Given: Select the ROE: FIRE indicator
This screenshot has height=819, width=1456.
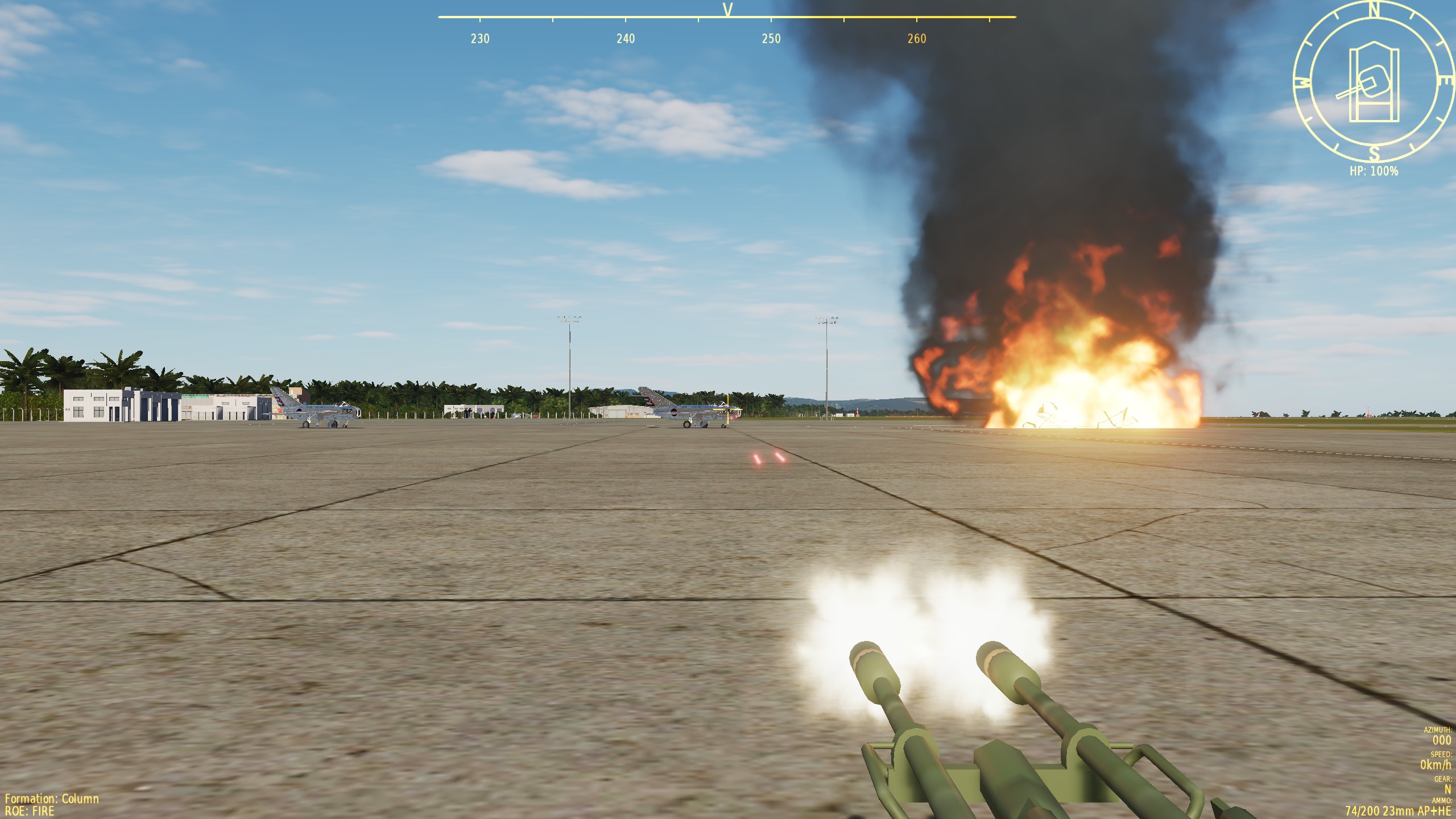Looking at the screenshot, I should coord(30,812).
